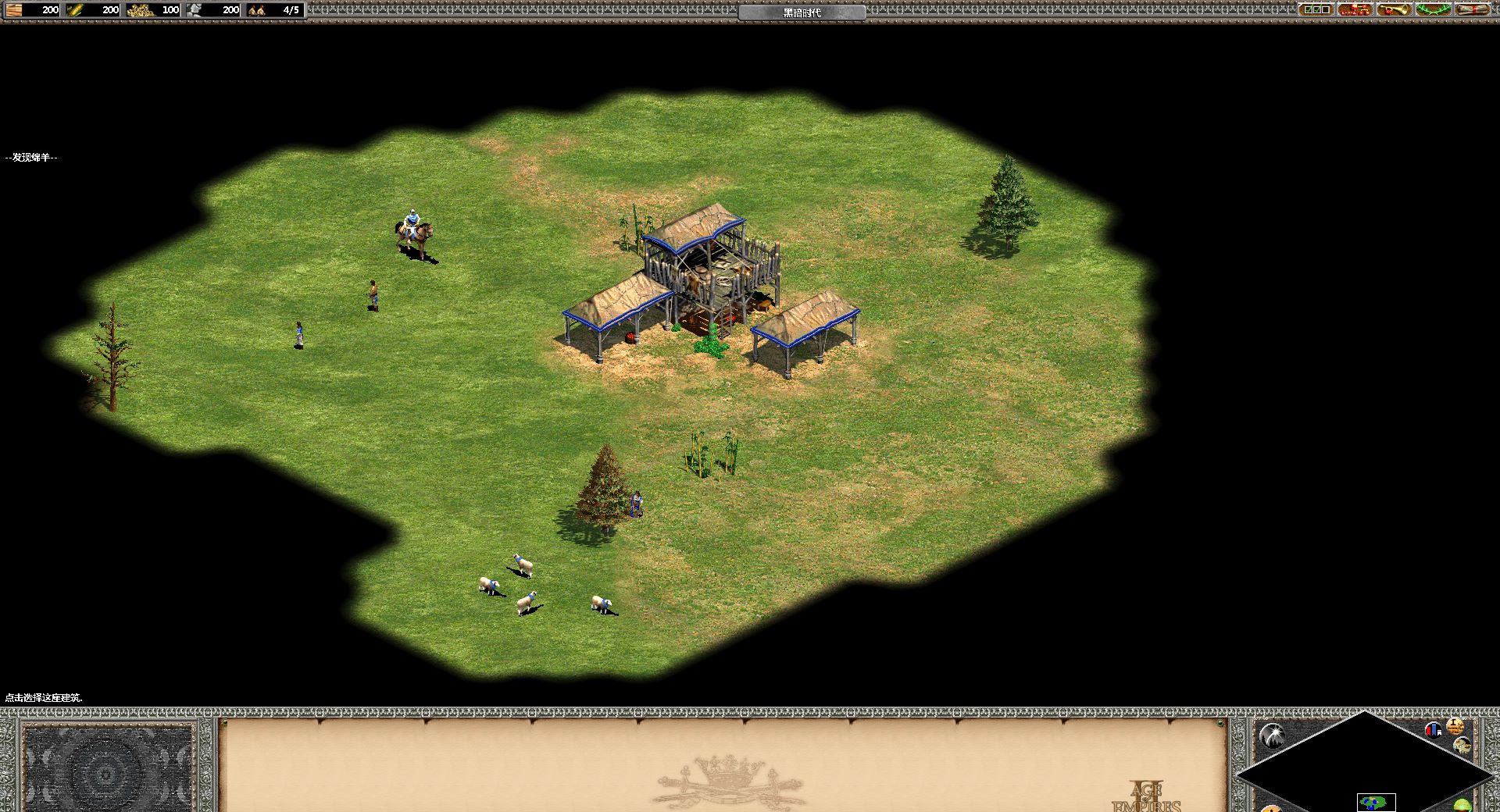Open the technology tree button
The height and width of the screenshot is (812, 1500).
point(1355,9)
